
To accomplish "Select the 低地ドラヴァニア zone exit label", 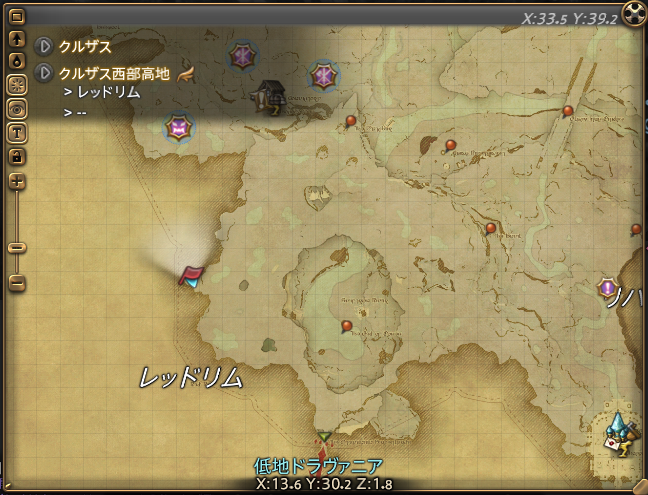I will pos(318,465).
